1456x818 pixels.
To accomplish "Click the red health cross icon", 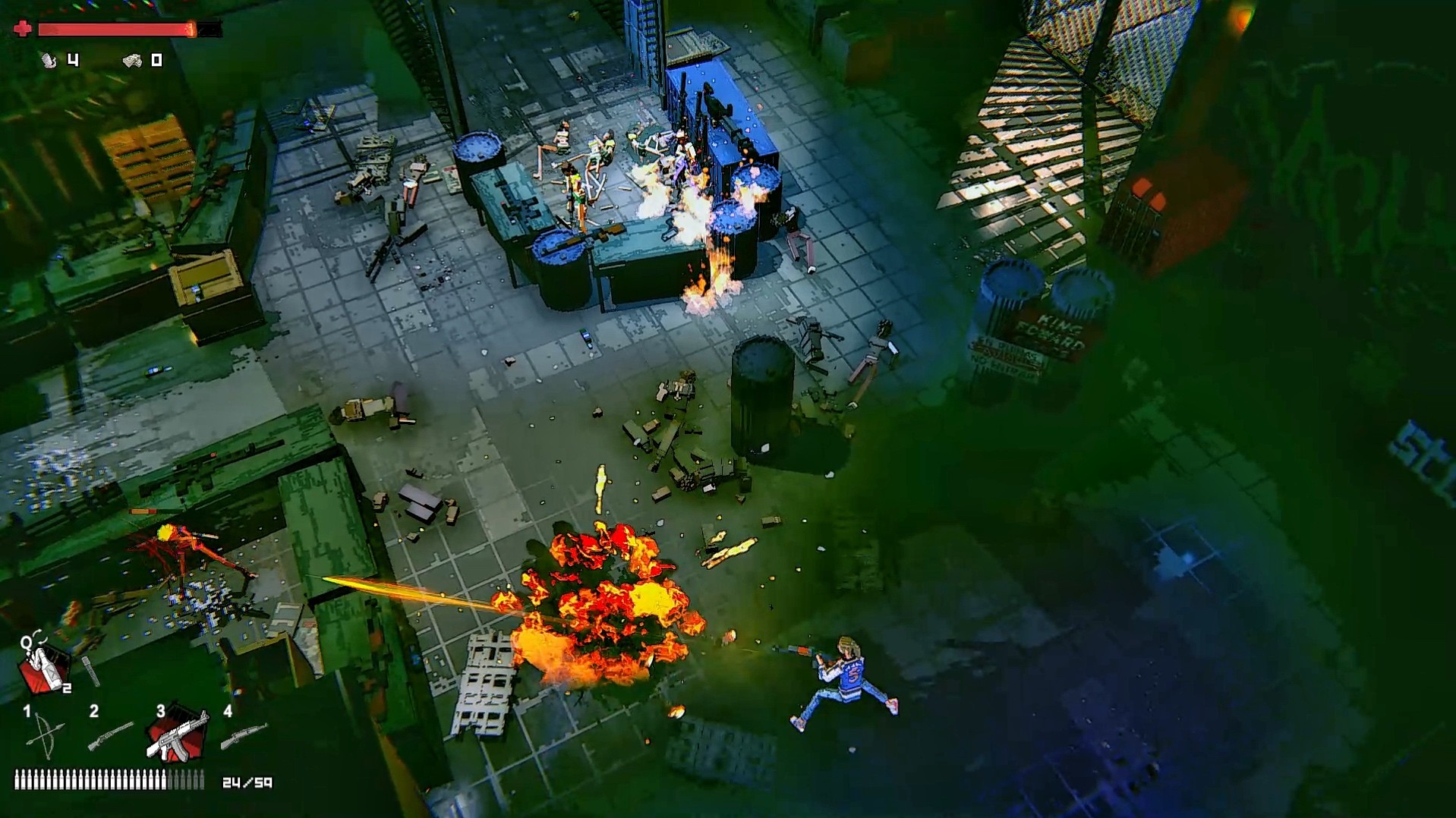I will click(22, 30).
